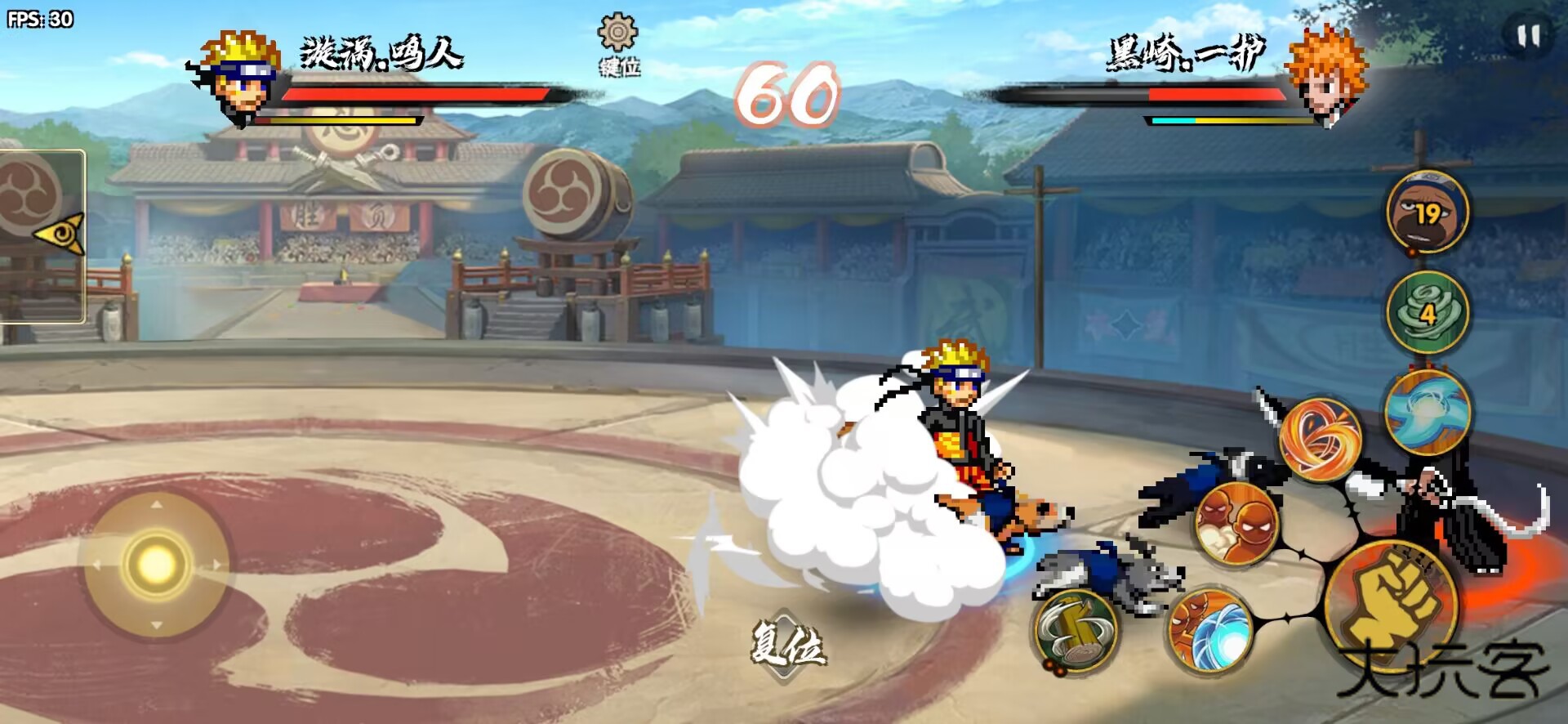Tap the 复位 reset button

[787, 645]
